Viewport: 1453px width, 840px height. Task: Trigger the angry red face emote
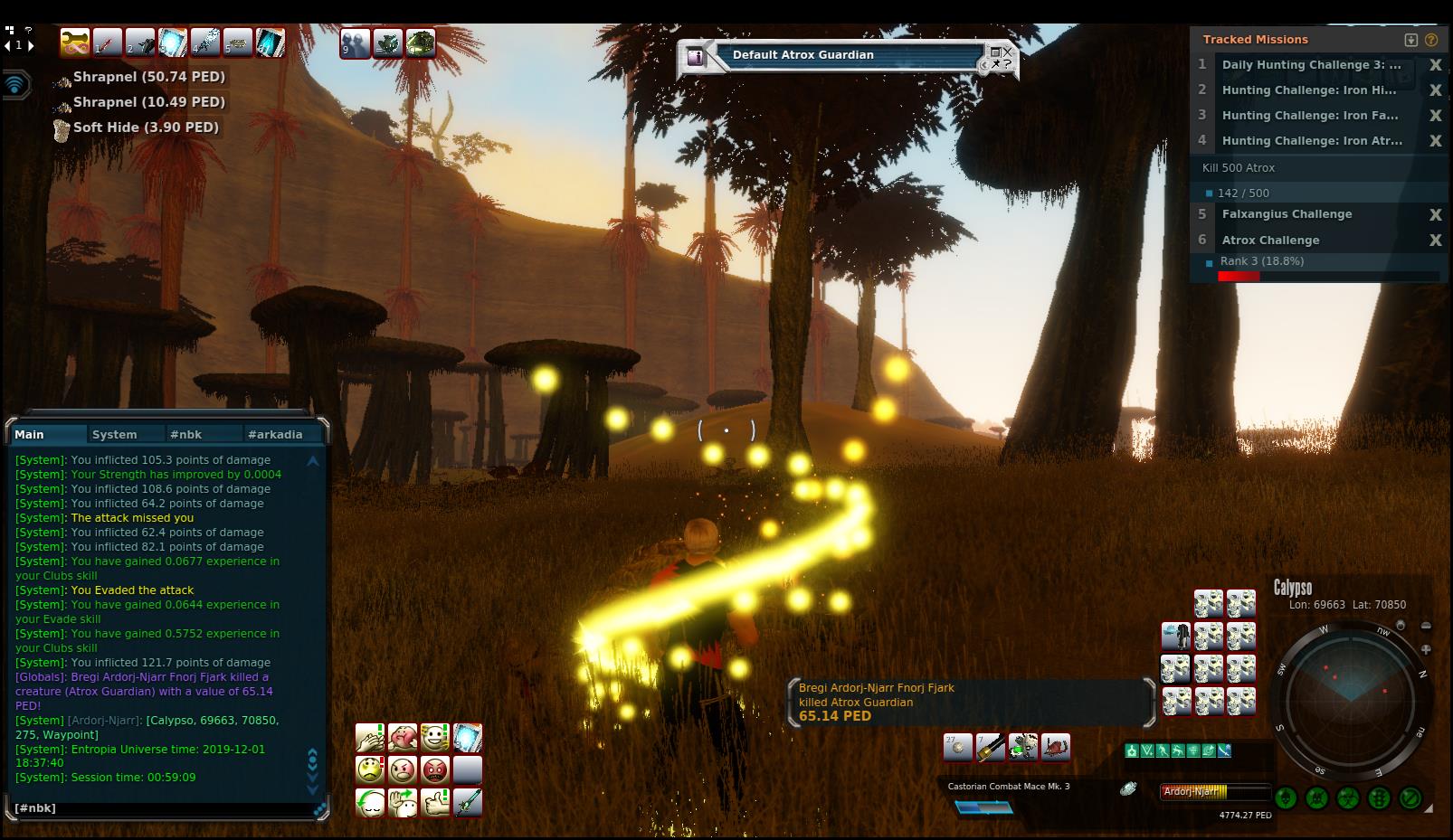tap(435, 770)
